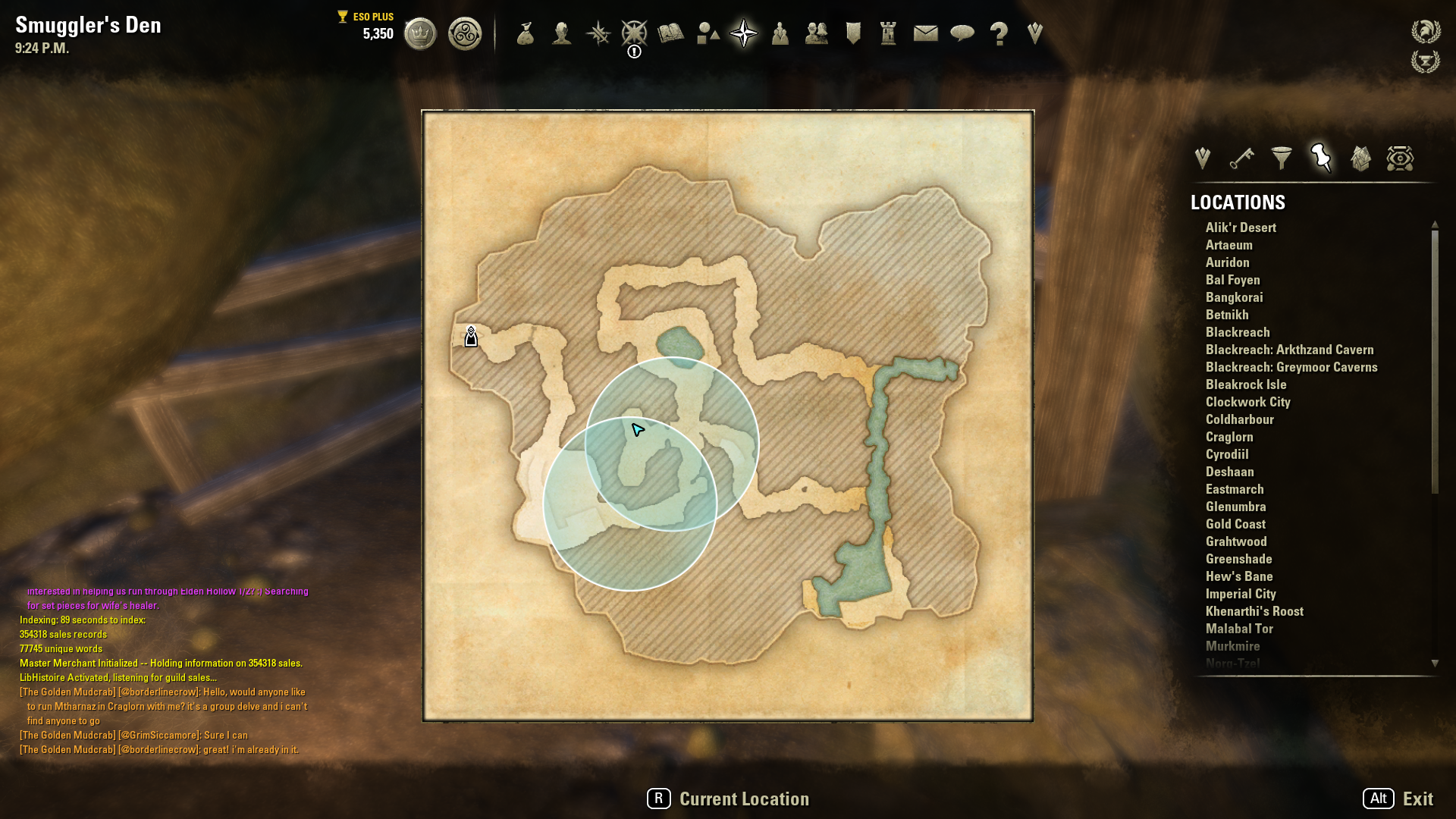Choose Cyrodiil from the Locations list
The image size is (1456, 819).
[1227, 454]
